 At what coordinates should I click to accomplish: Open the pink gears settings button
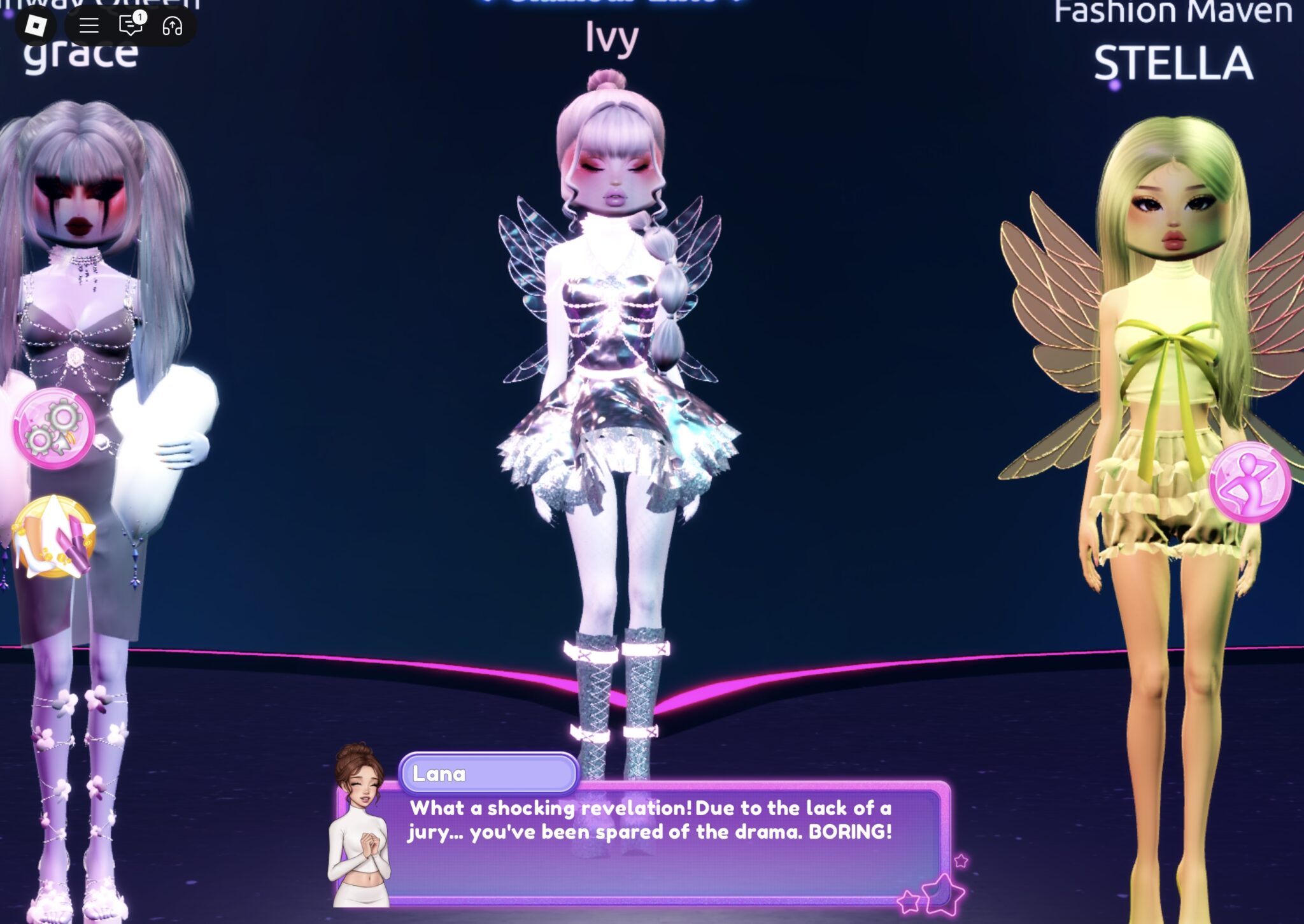[x=54, y=429]
